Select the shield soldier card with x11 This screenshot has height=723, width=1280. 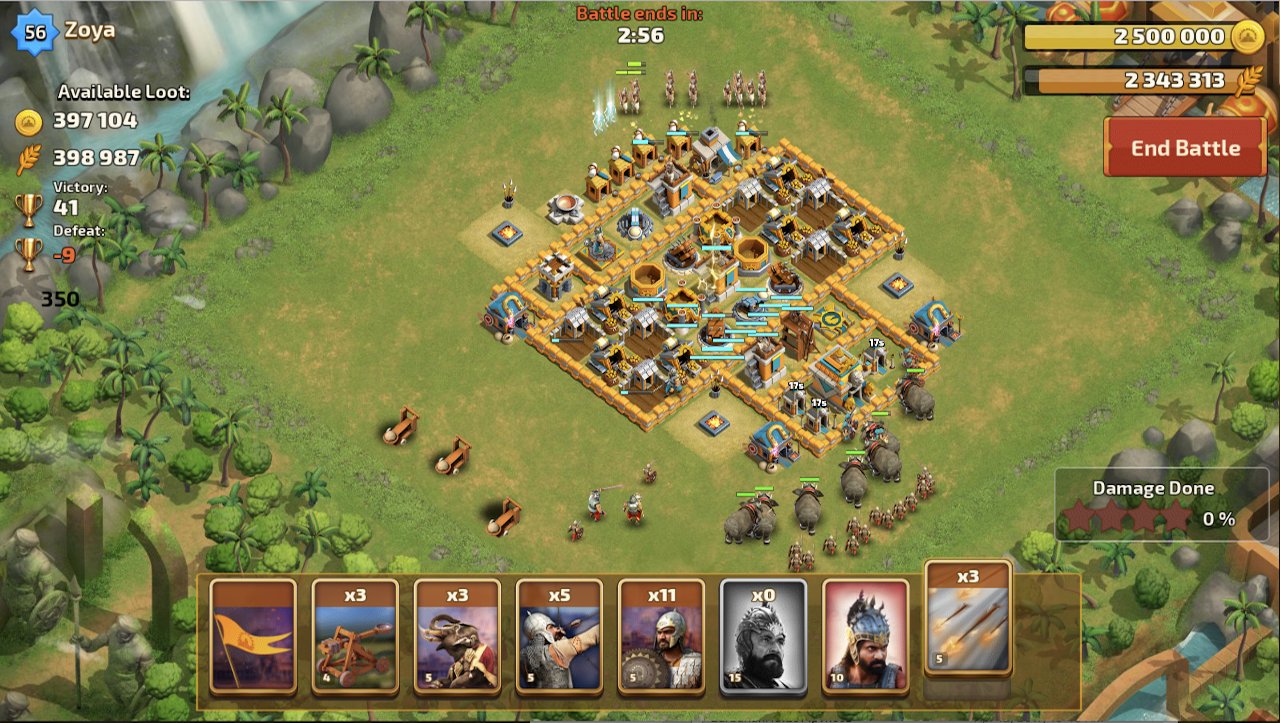click(661, 636)
